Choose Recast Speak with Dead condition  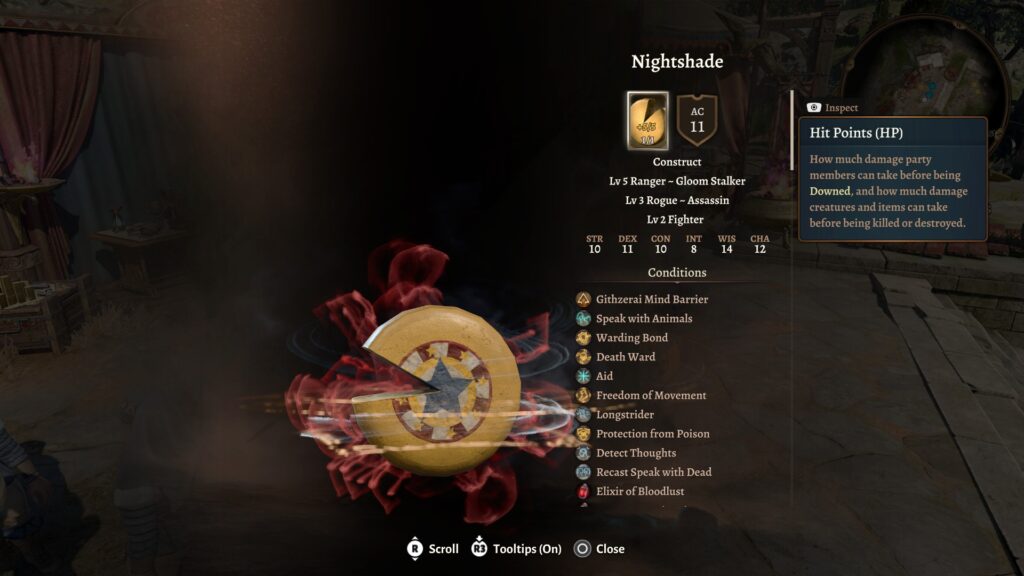(x=653, y=472)
